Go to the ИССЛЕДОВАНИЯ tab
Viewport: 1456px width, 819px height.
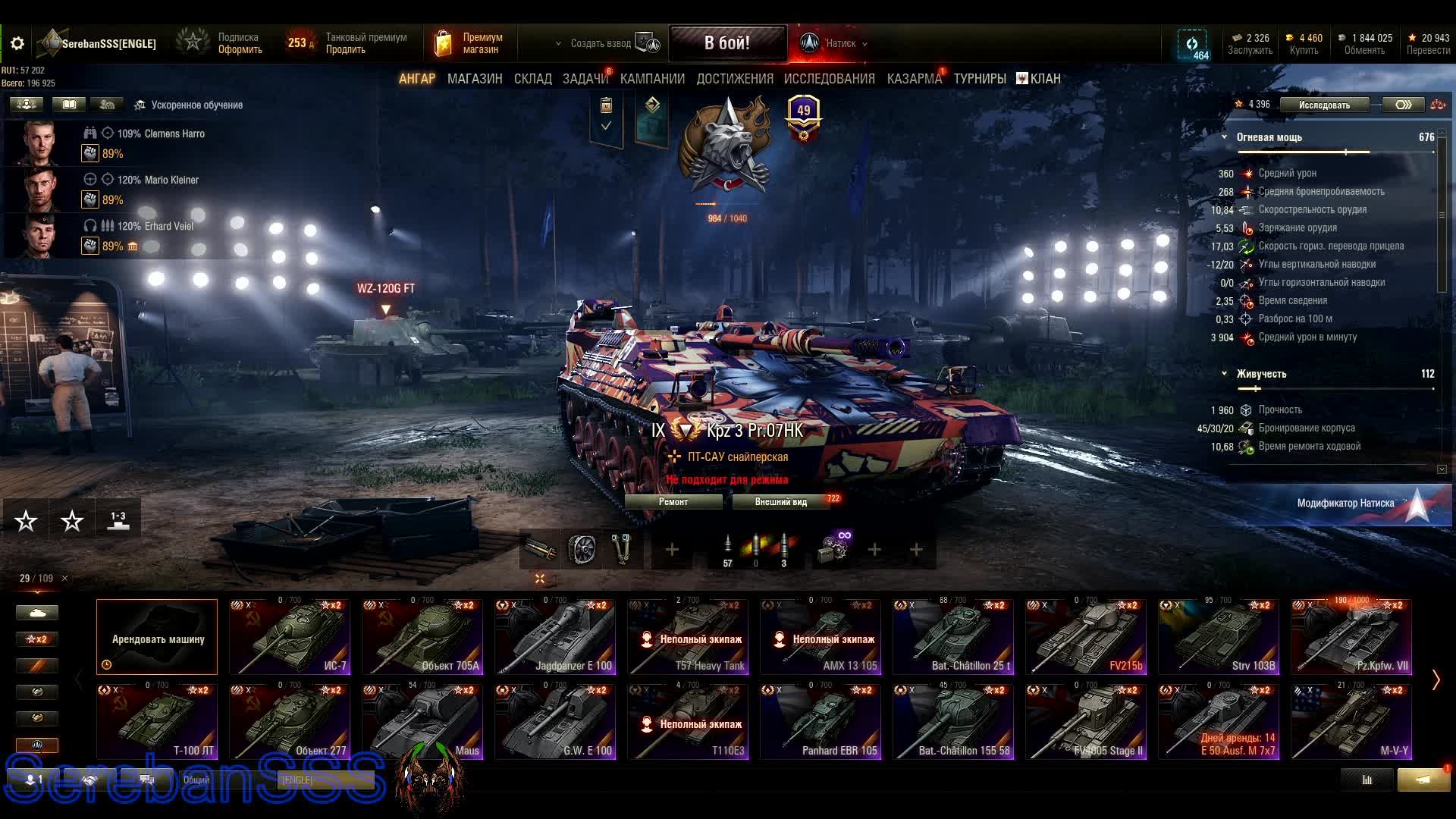click(x=829, y=79)
